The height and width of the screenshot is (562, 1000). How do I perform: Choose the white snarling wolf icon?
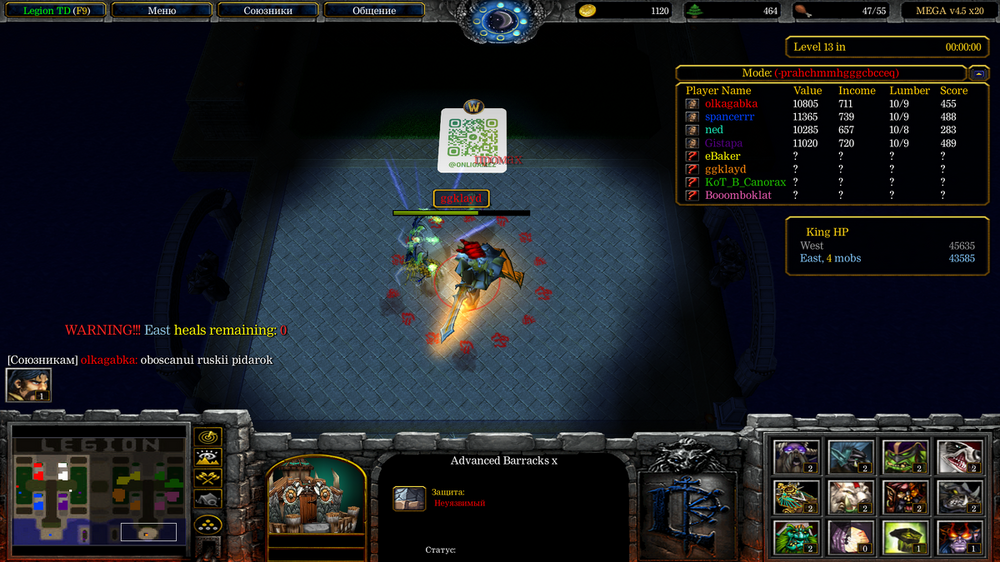[957, 456]
